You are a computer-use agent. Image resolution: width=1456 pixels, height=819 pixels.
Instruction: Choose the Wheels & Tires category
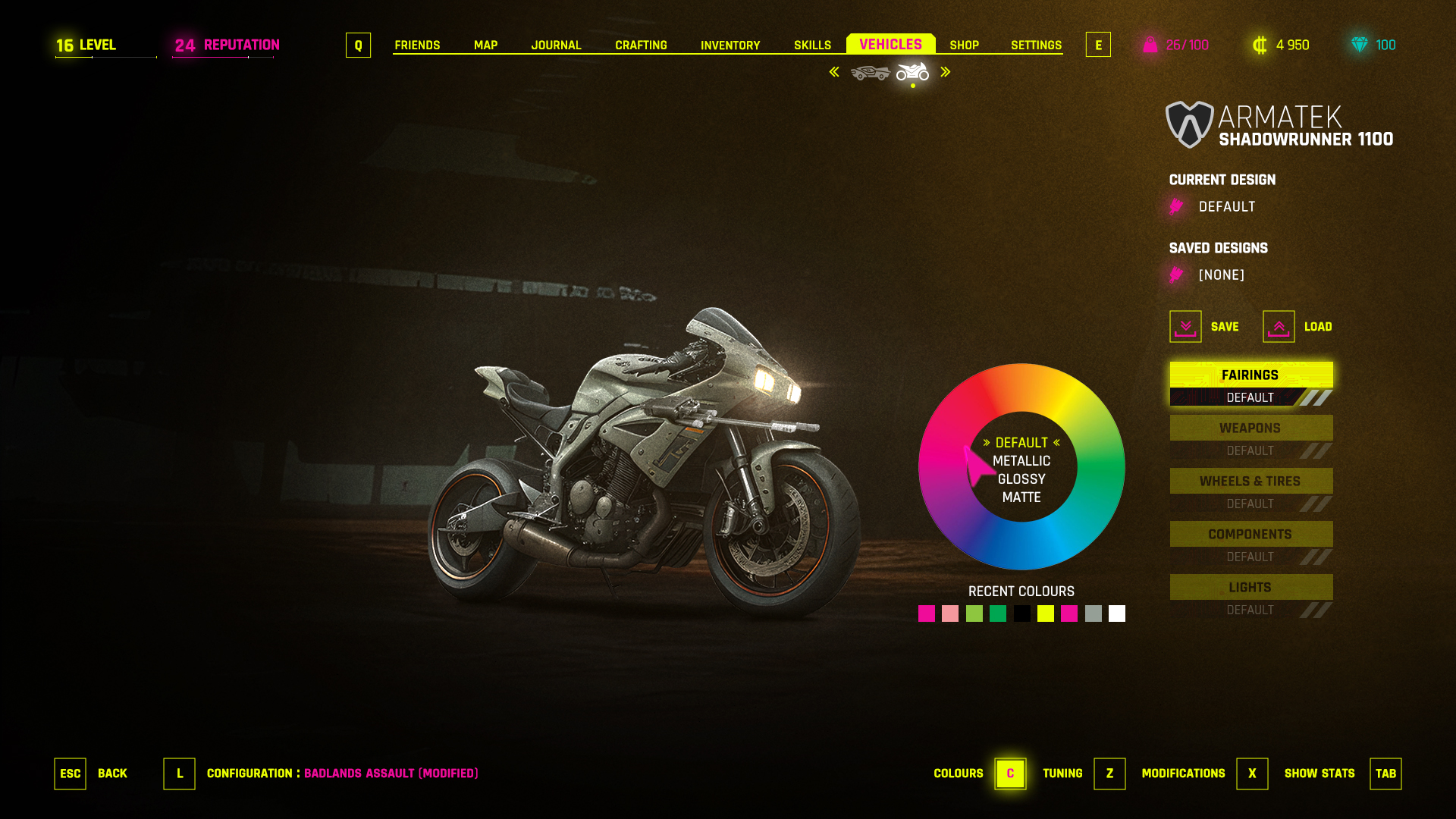point(1250,482)
